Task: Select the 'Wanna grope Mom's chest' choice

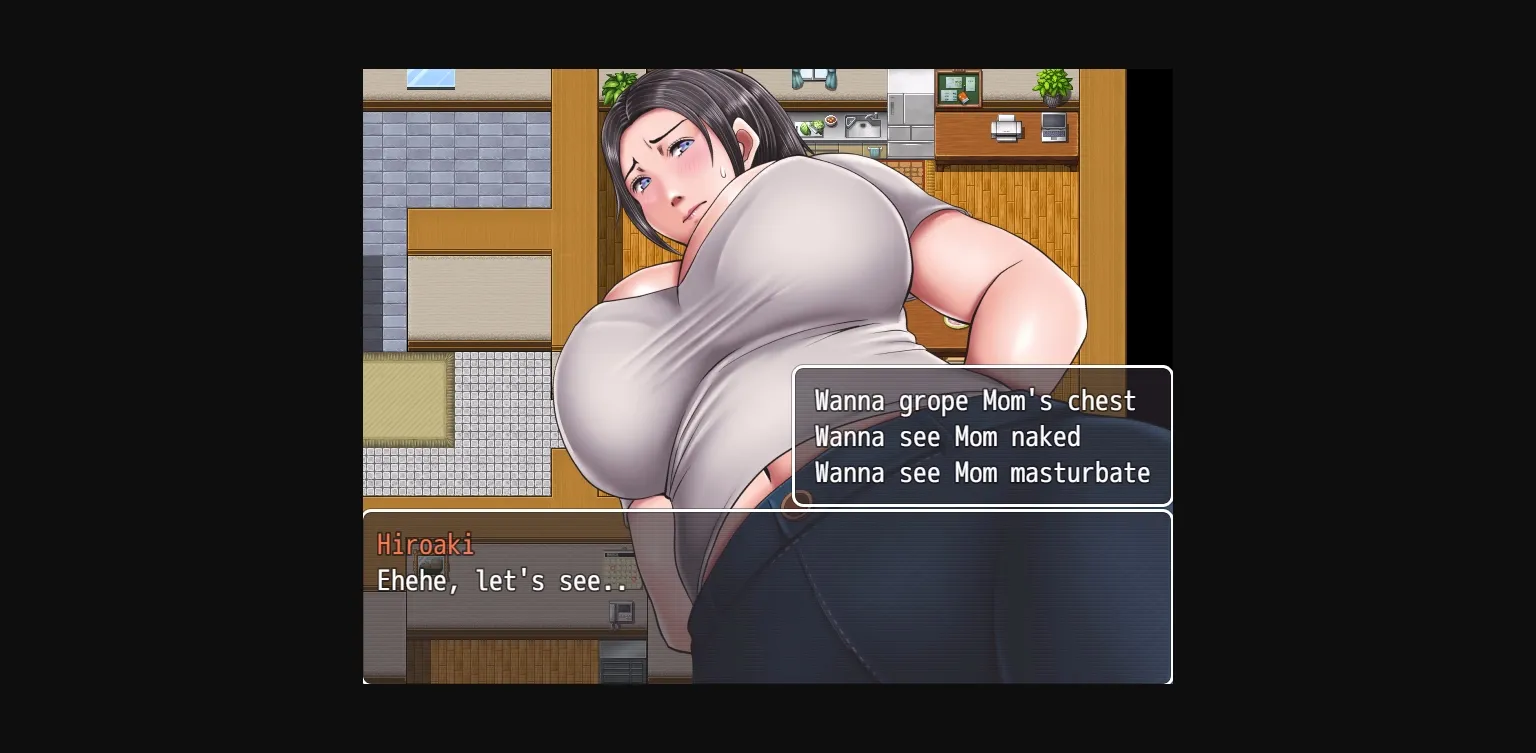Action: point(975,401)
